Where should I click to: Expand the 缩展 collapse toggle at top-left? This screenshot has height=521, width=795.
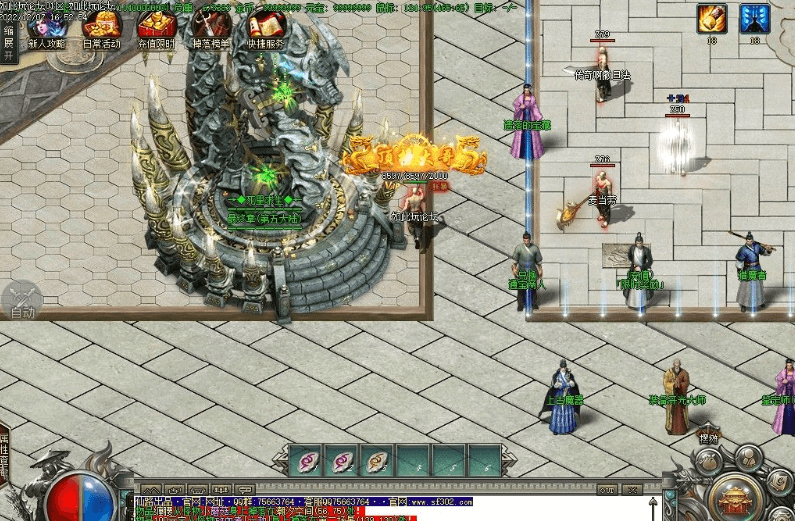click(9, 42)
